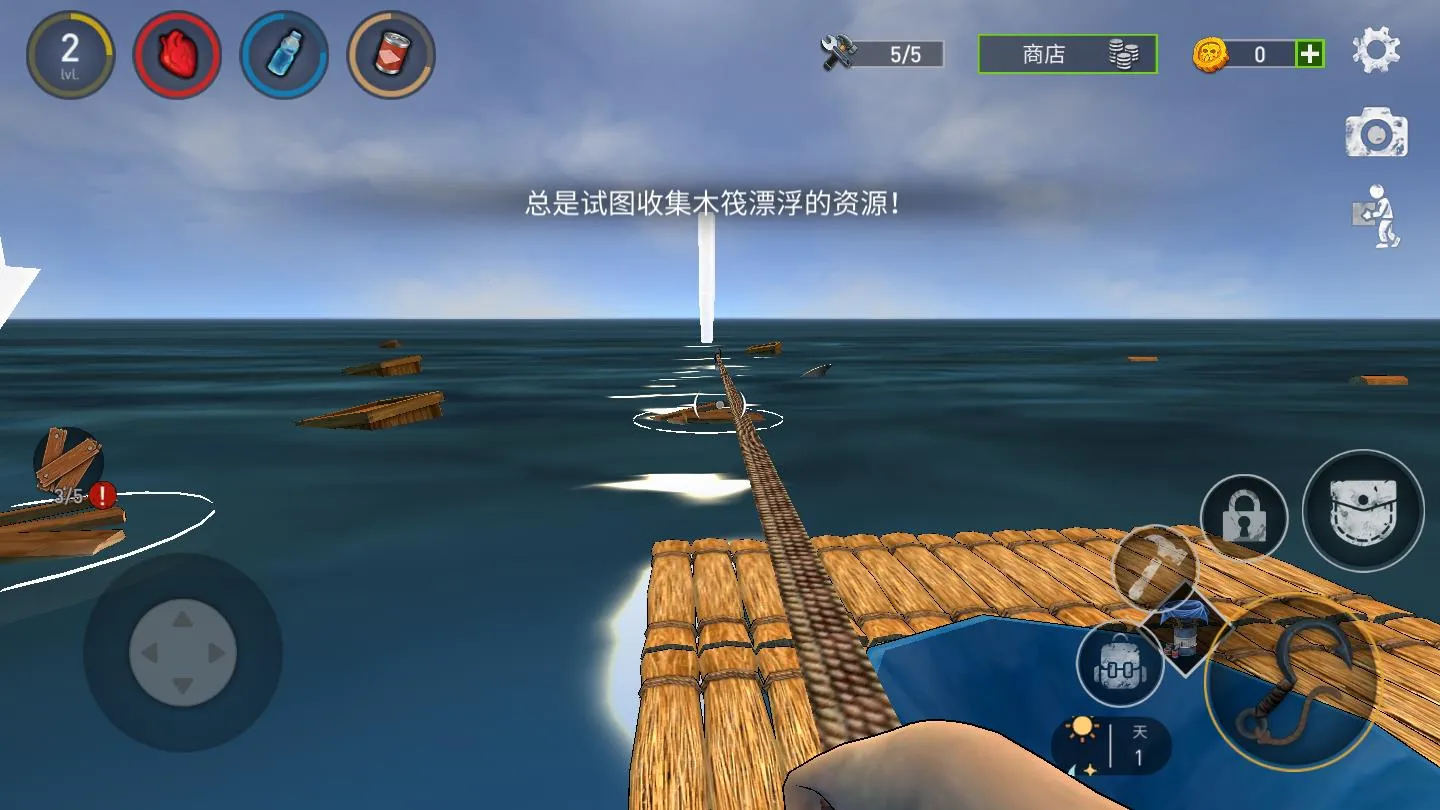Open the backpack inventory

tap(1120, 662)
